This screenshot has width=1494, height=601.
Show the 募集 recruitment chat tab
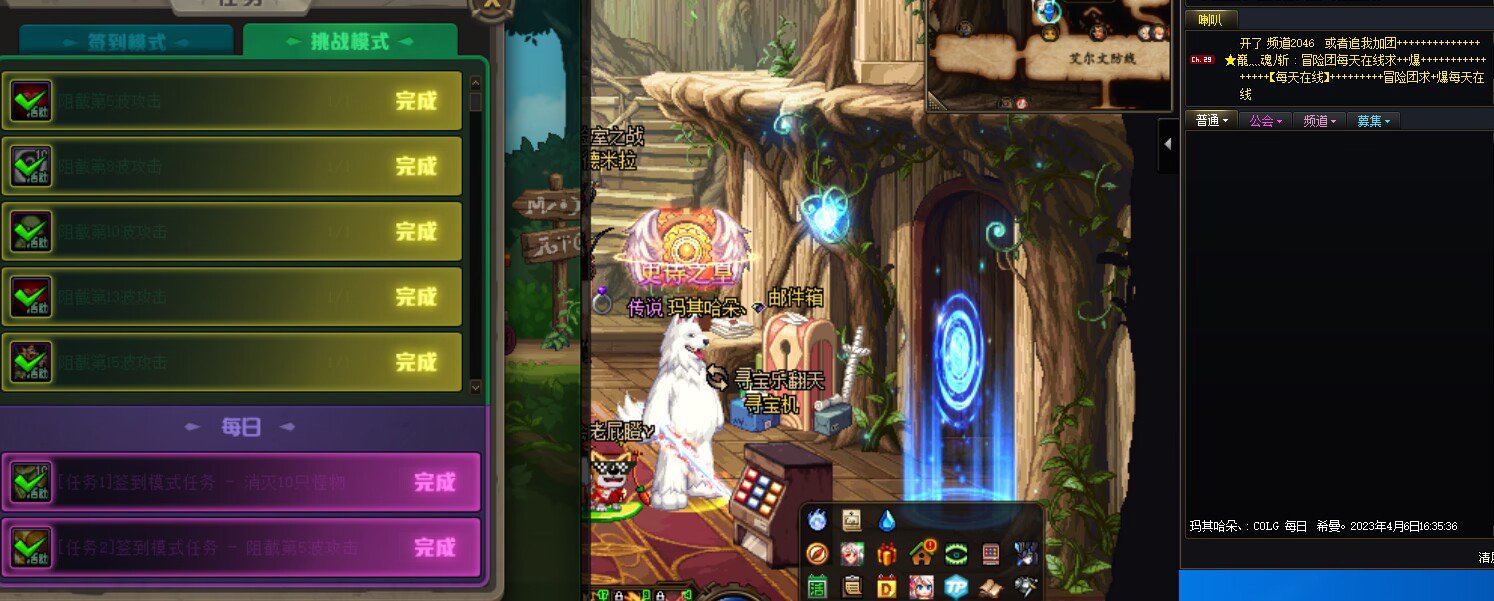coord(1373,120)
